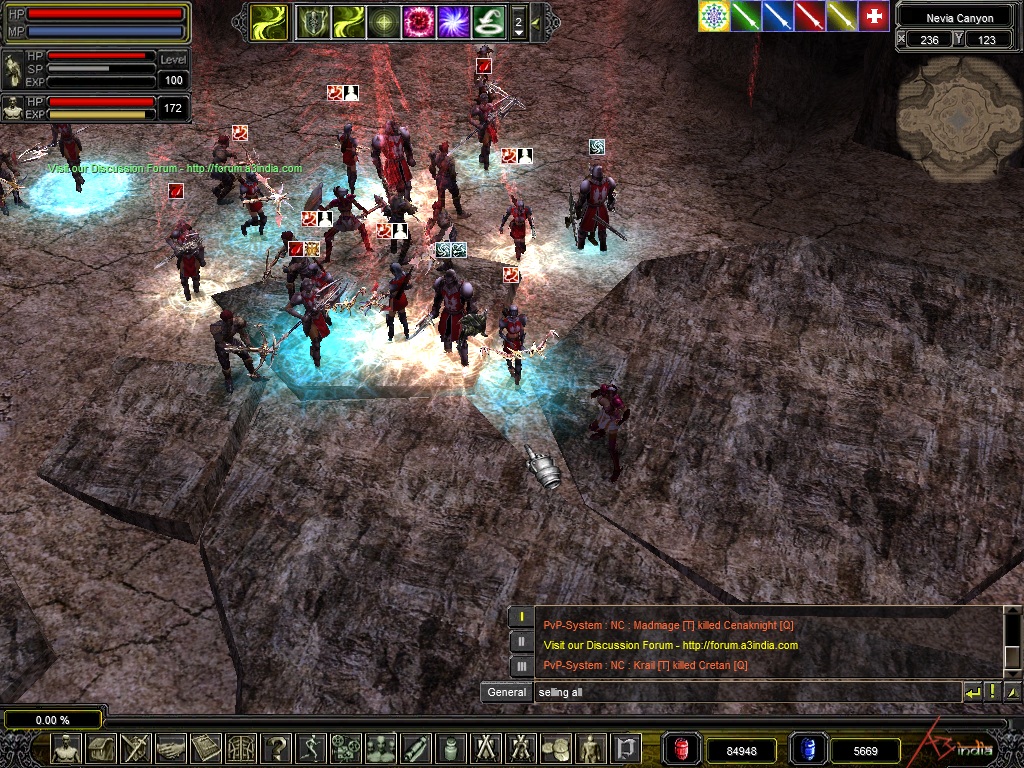
Task: Switch to chat tab II
Action: tap(521, 641)
